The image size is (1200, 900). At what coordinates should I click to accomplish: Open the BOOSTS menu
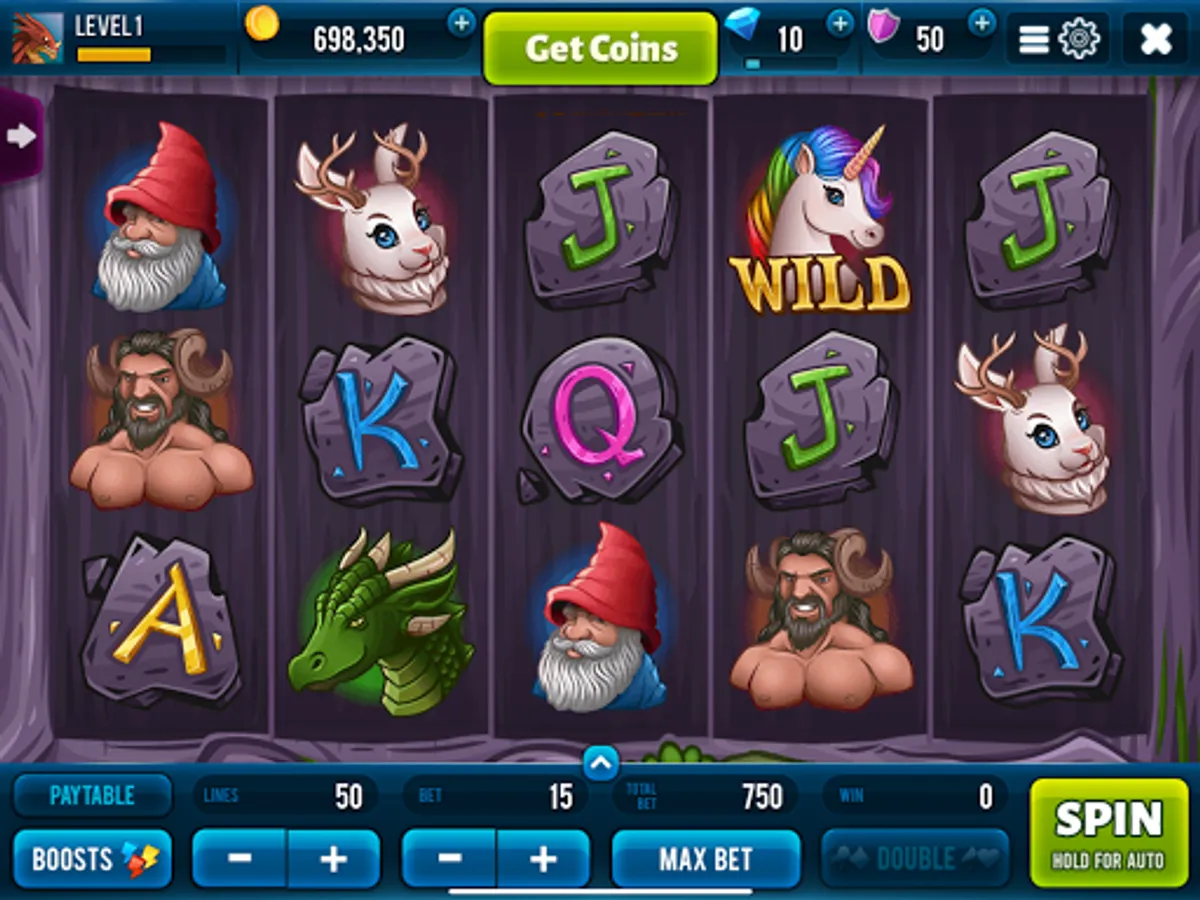tap(92, 859)
